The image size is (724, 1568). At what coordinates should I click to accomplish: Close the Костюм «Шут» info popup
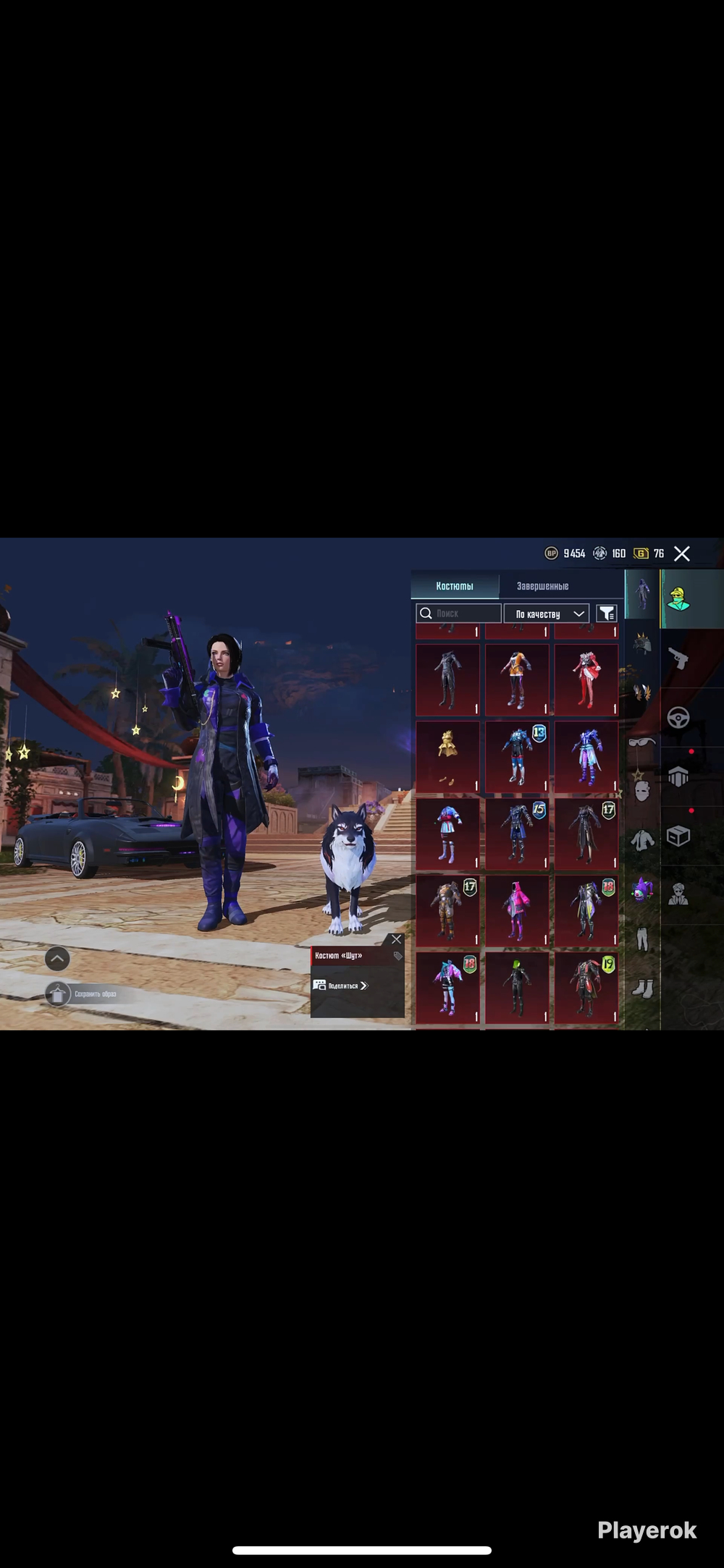(x=396, y=939)
